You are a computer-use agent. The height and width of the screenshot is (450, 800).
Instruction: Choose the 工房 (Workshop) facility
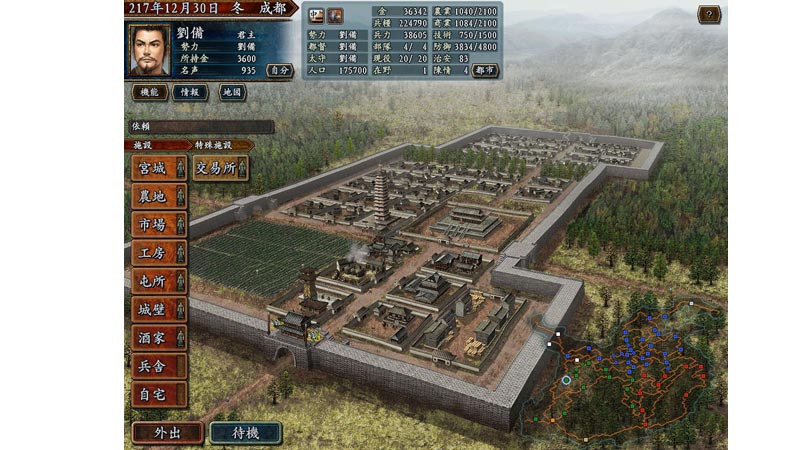coord(158,253)
